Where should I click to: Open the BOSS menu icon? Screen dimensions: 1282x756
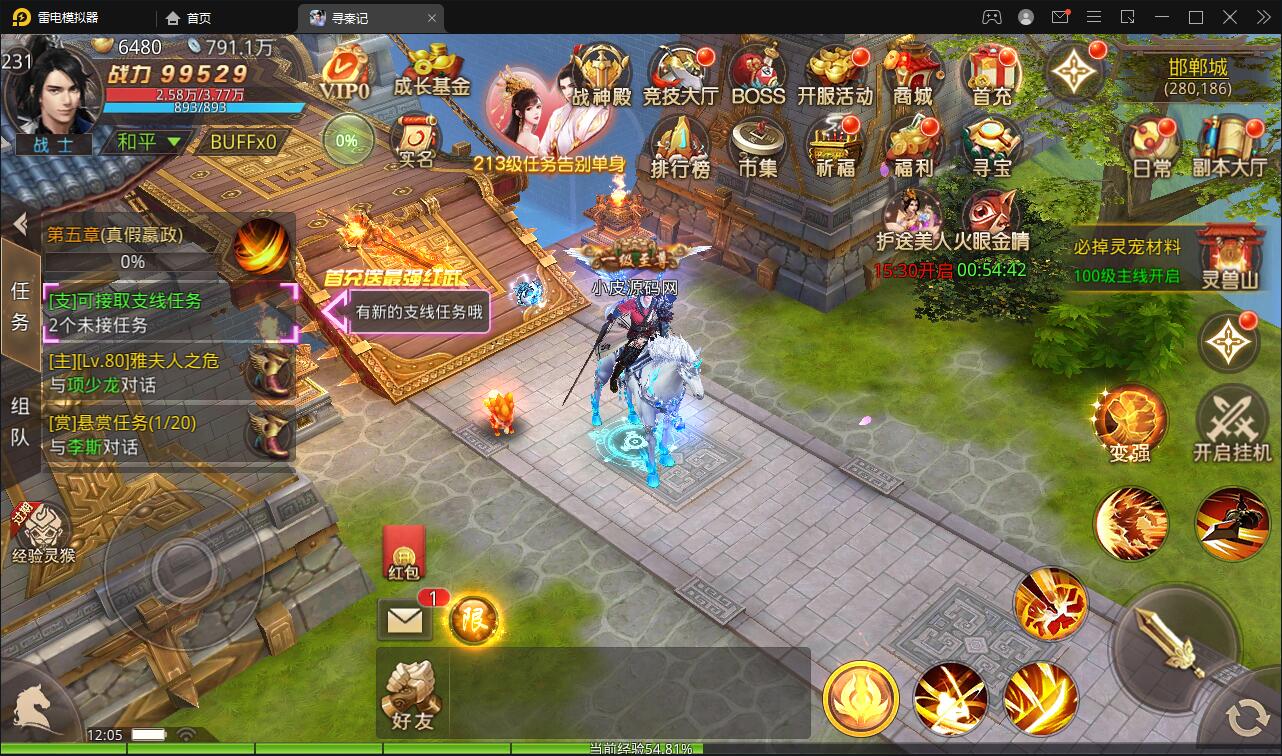758,74
